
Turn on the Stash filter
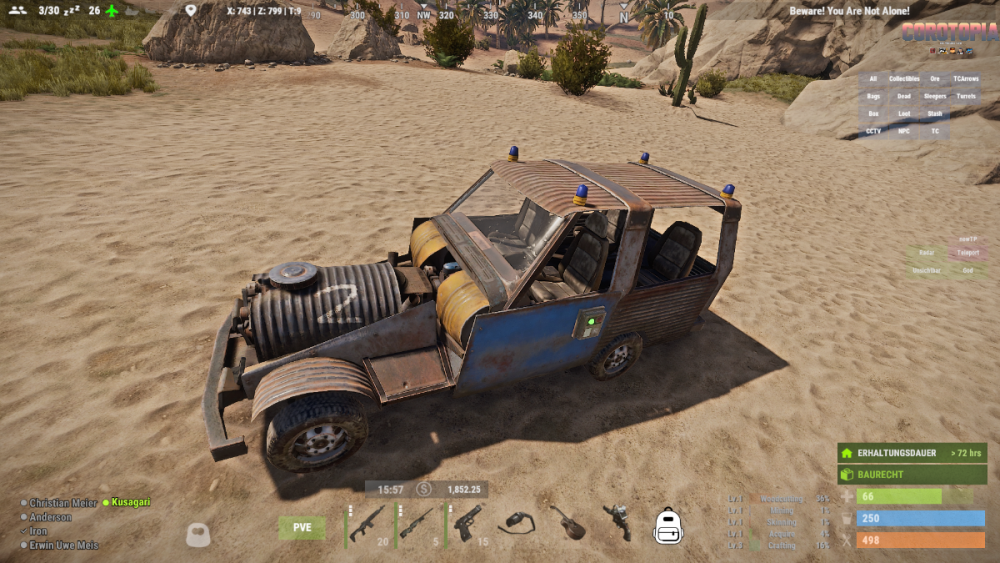point(935,114)
